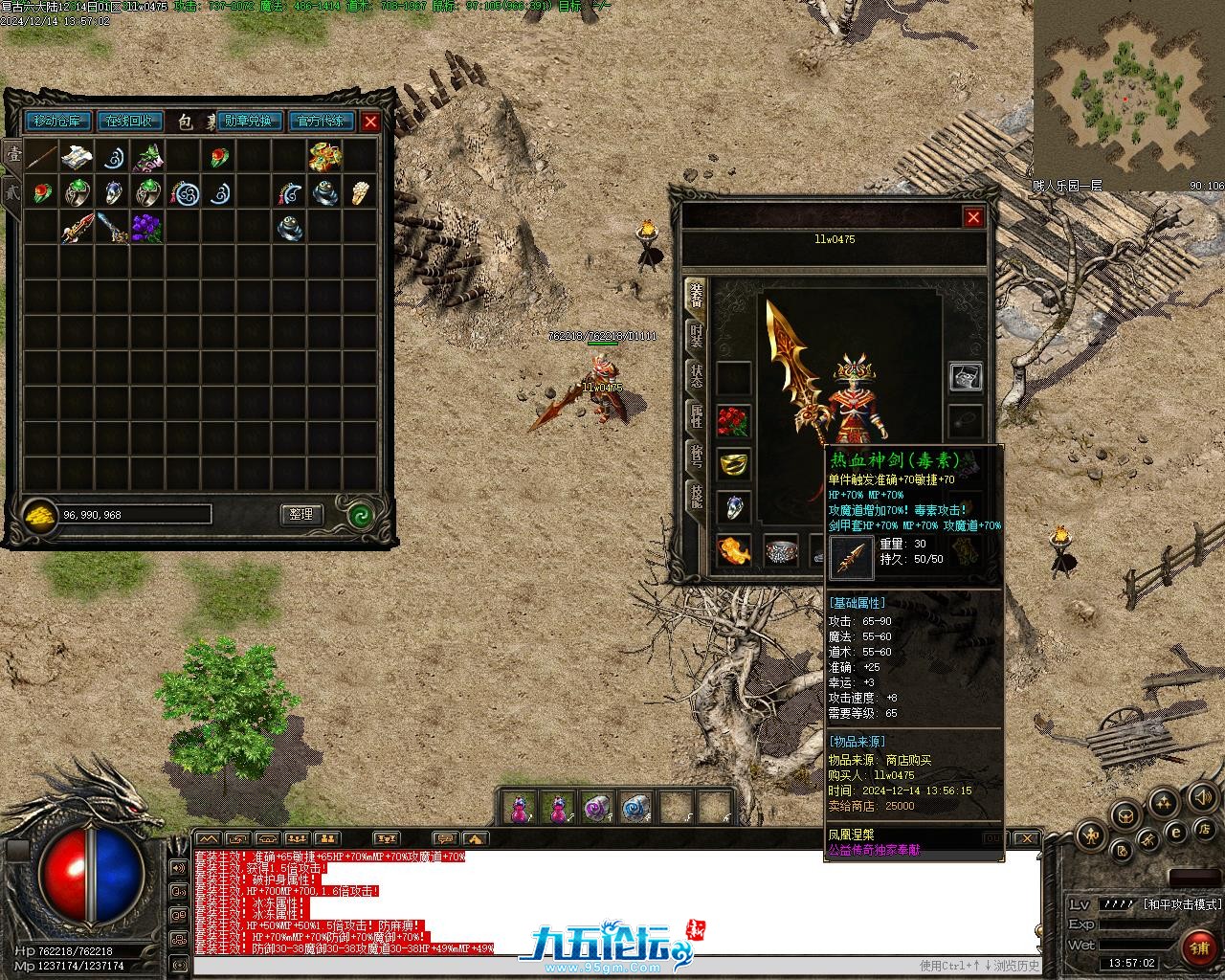Viewport: 1225px width, 980px height.
Task: Show the 属性 attributes tab
Action: tap(697, 414)
